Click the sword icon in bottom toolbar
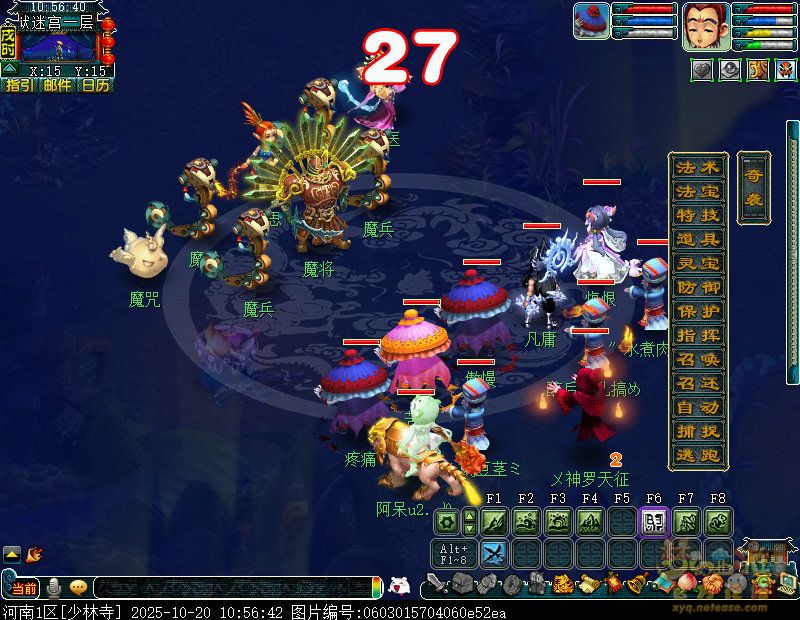 point(438,584)
